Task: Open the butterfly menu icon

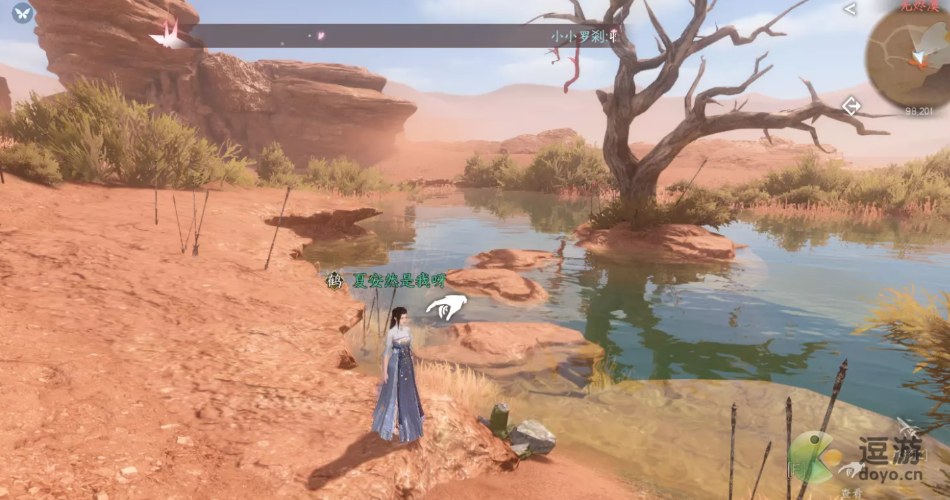Action: [22, 13]
